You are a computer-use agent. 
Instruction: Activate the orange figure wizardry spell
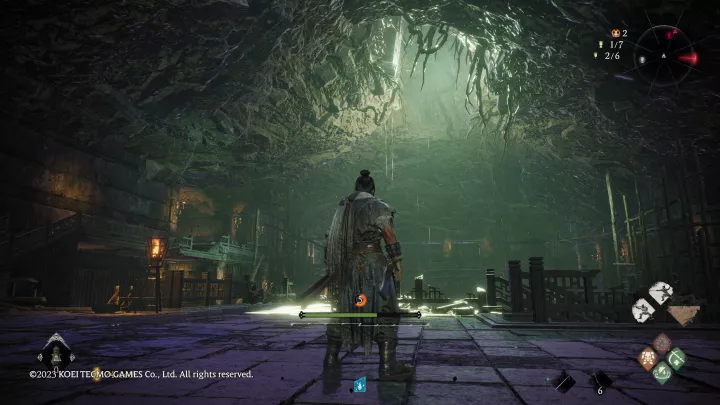pyautogui.click(x=647, y=358)
